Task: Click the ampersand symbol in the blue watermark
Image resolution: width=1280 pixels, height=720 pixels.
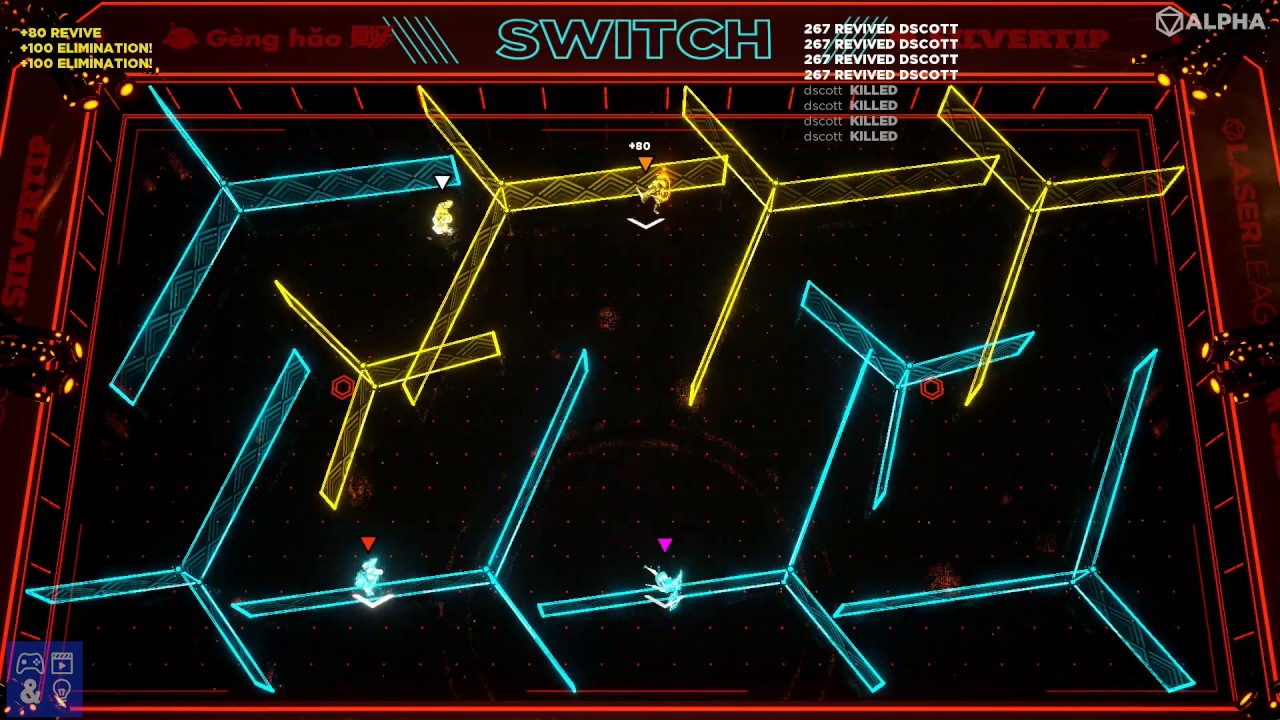Action: tap(30, 692)
